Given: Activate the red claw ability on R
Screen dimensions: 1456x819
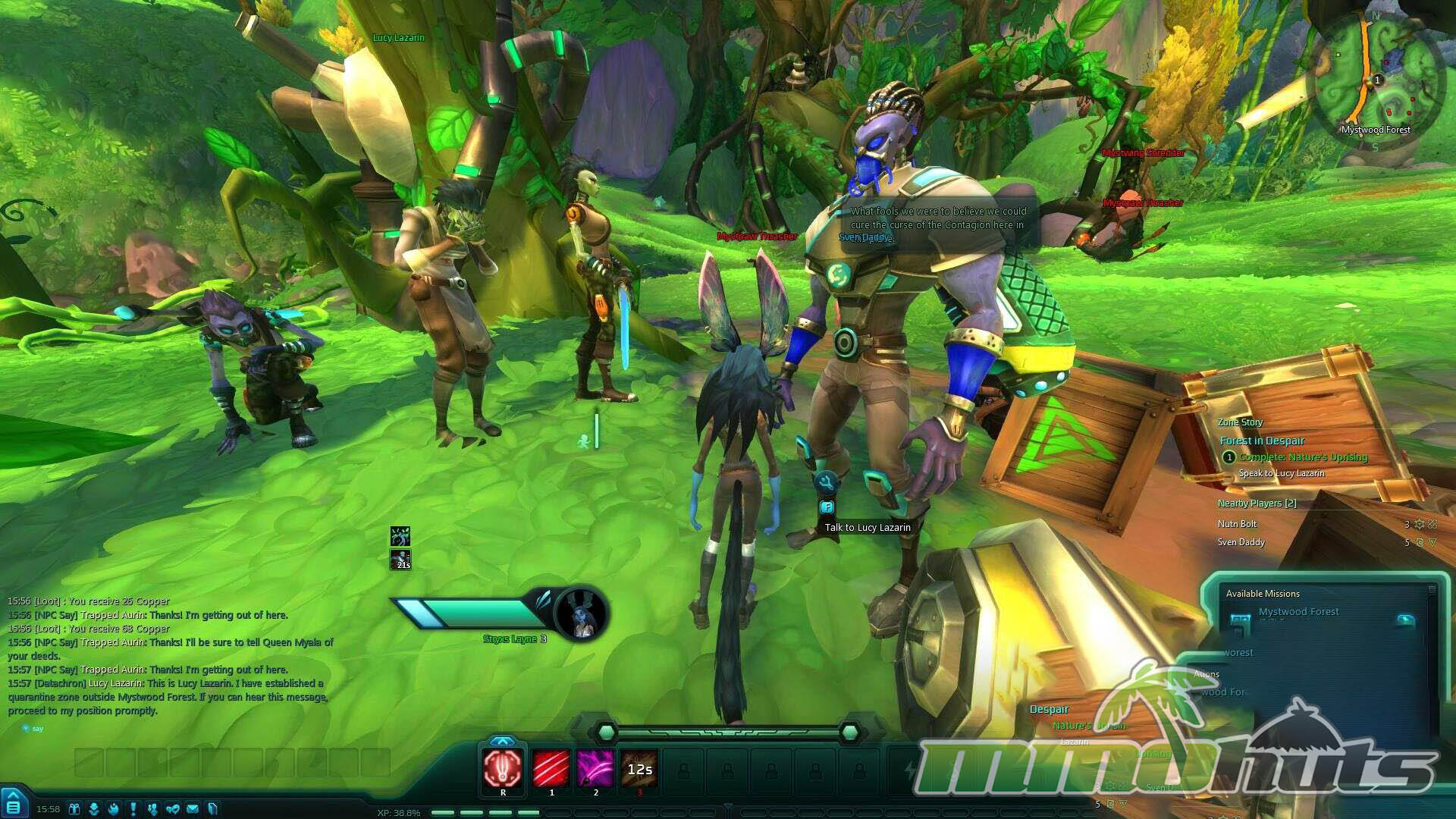Looking at the screenshot, I should click(x=503, y=769).
